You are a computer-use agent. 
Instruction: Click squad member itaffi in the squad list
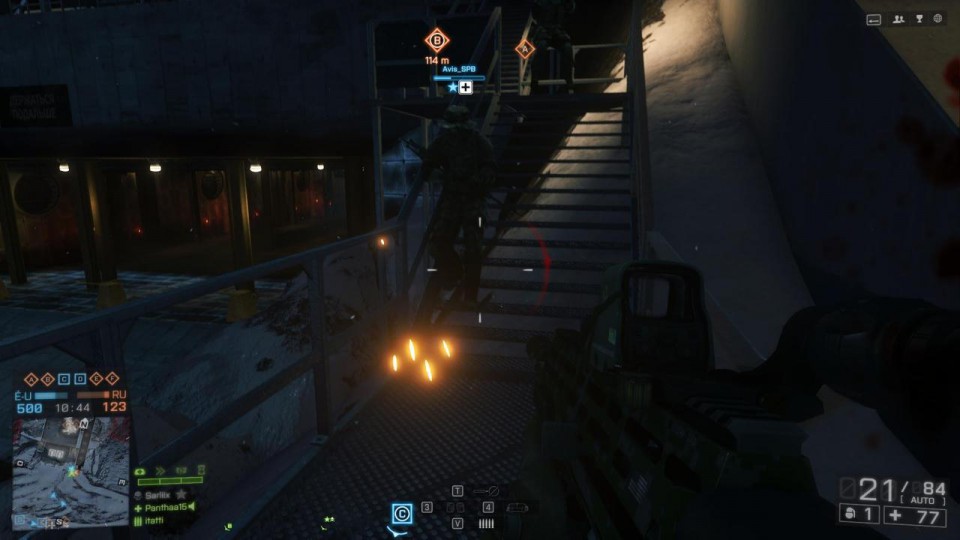[x=157, y=520]
